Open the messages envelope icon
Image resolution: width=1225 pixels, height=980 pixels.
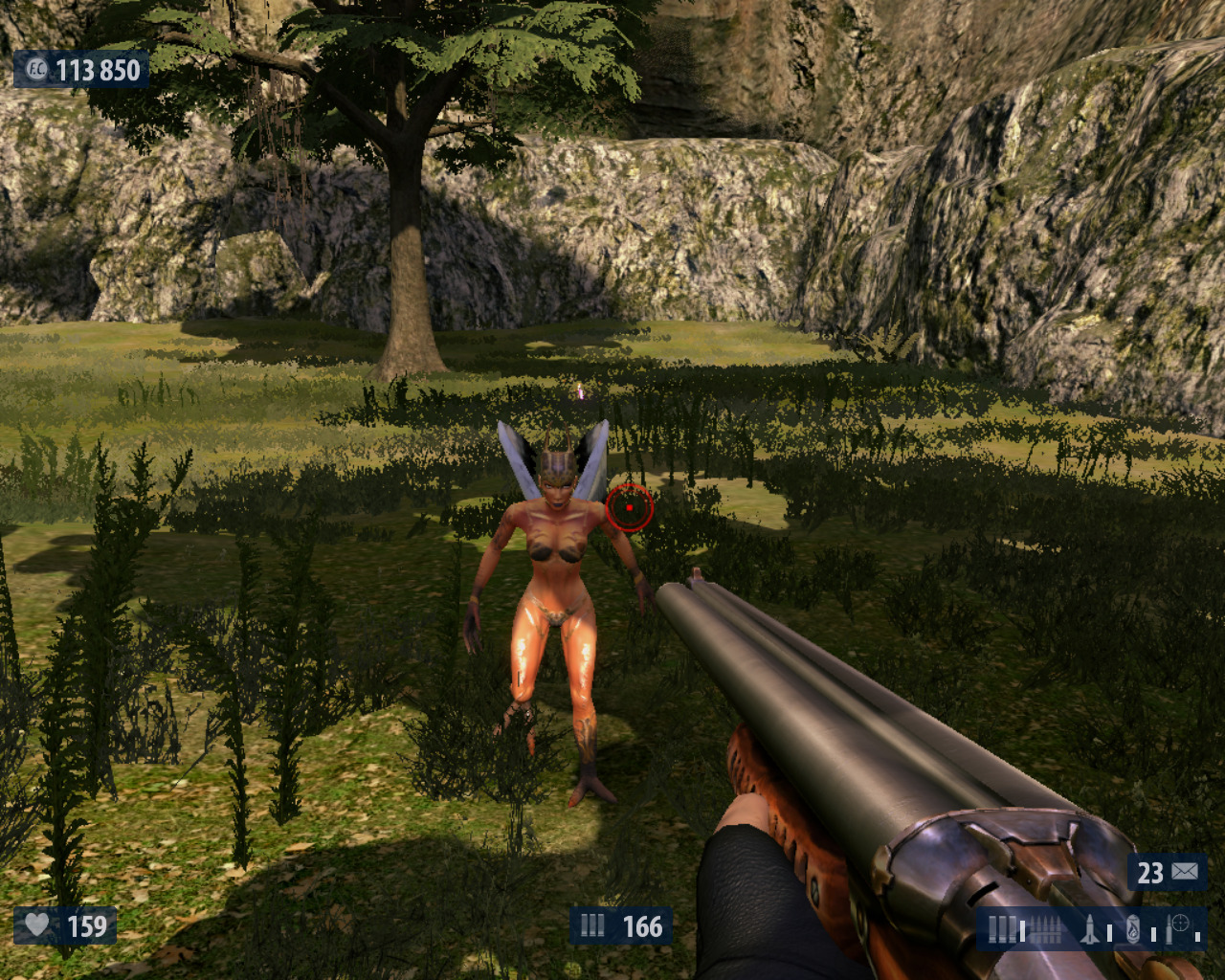tap(1185, 872)
